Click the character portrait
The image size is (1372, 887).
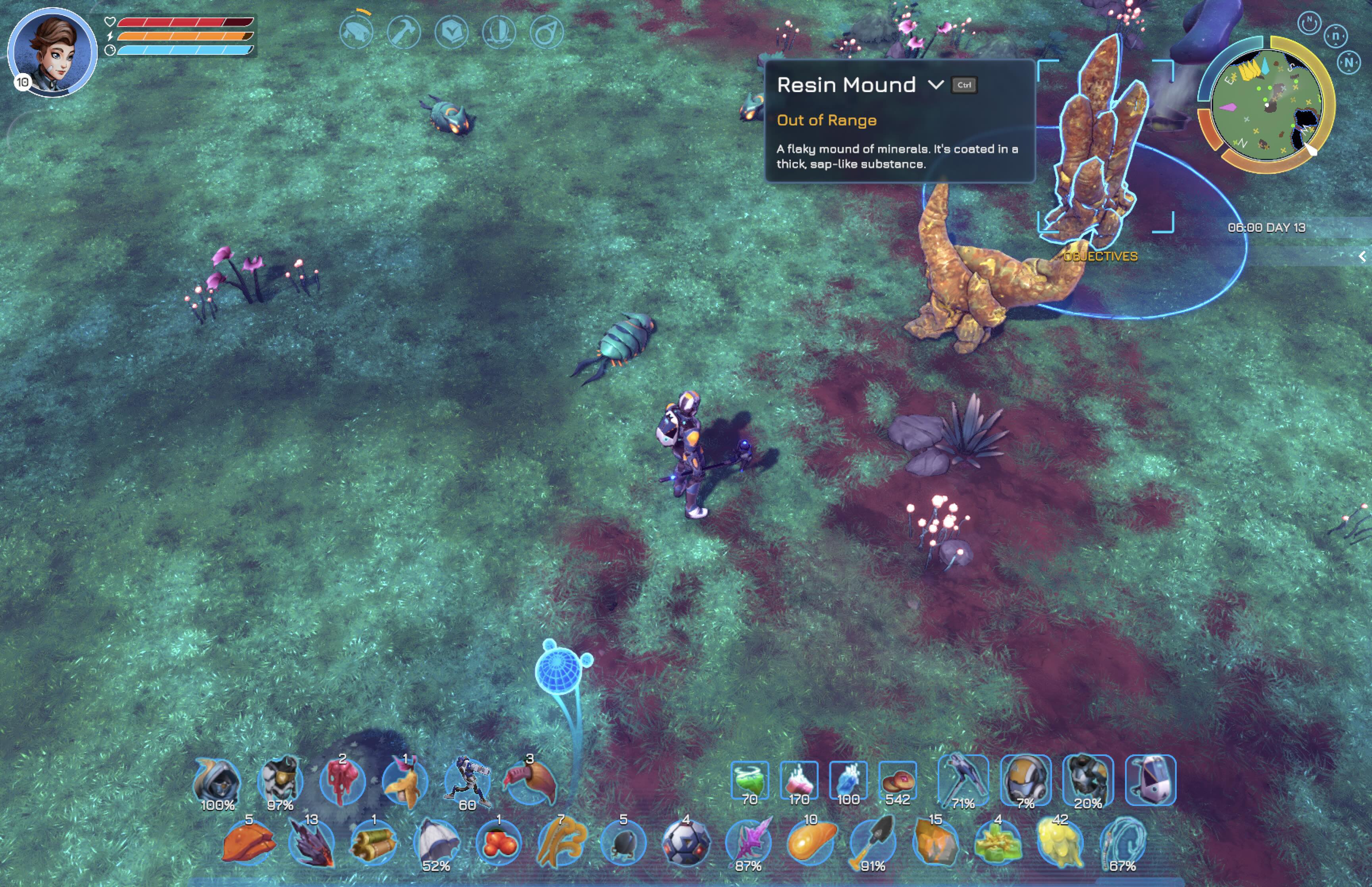[52, 52]
